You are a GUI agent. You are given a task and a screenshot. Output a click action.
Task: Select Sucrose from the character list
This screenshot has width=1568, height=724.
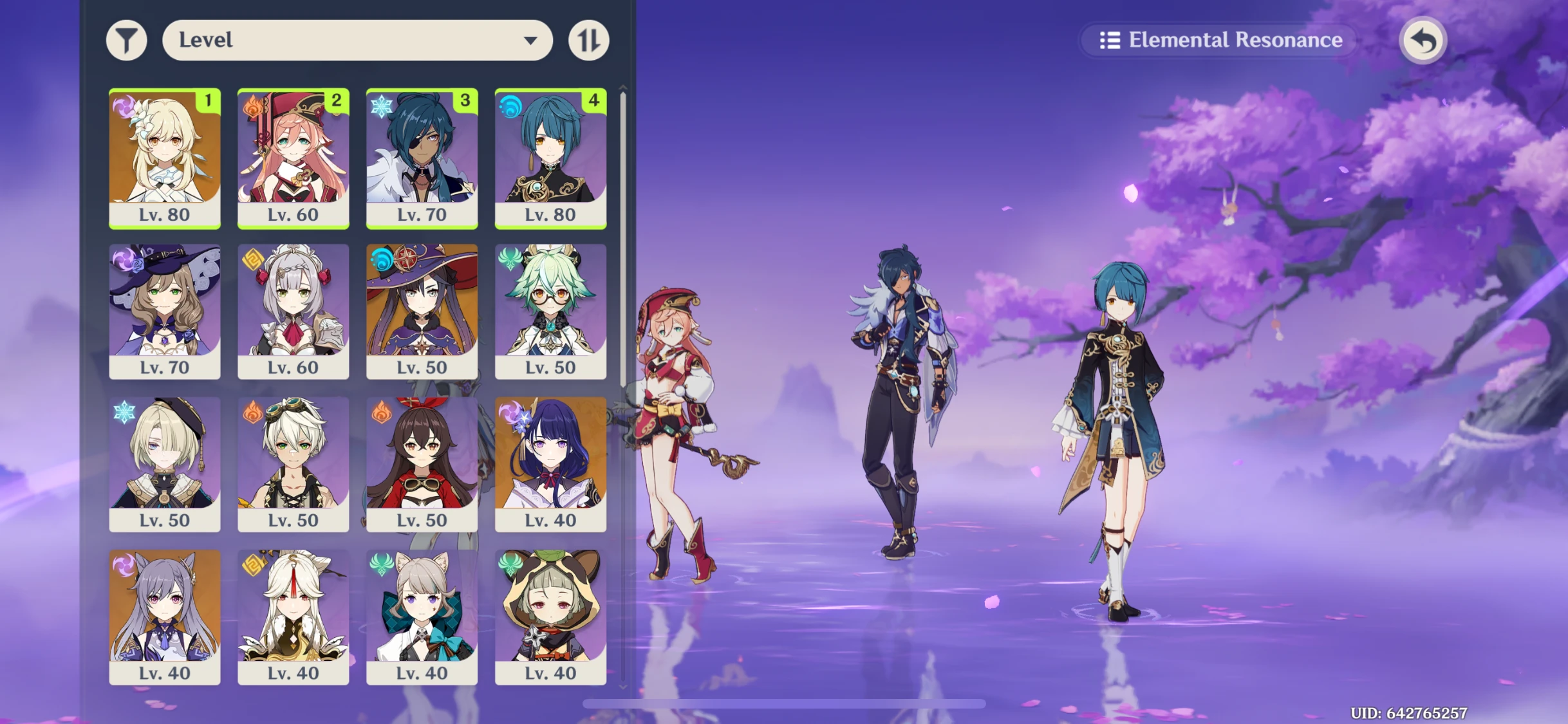pos(550,311)
